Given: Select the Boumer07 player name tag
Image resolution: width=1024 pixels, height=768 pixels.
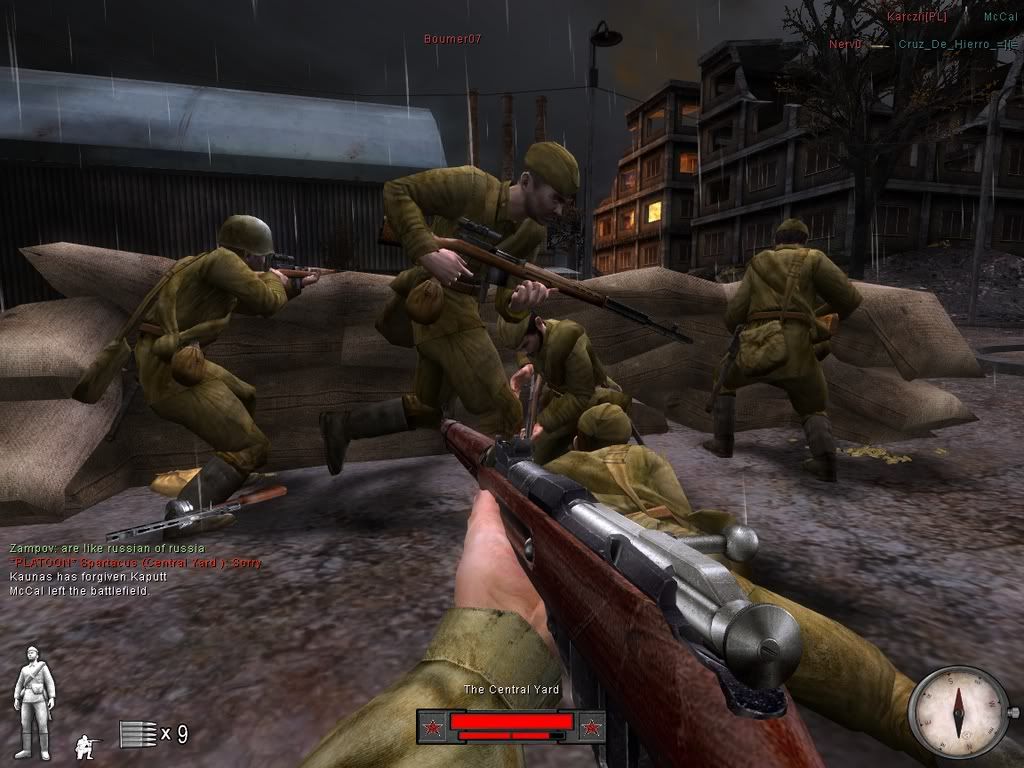Looking at the screenshot, I should click(452, 39).
